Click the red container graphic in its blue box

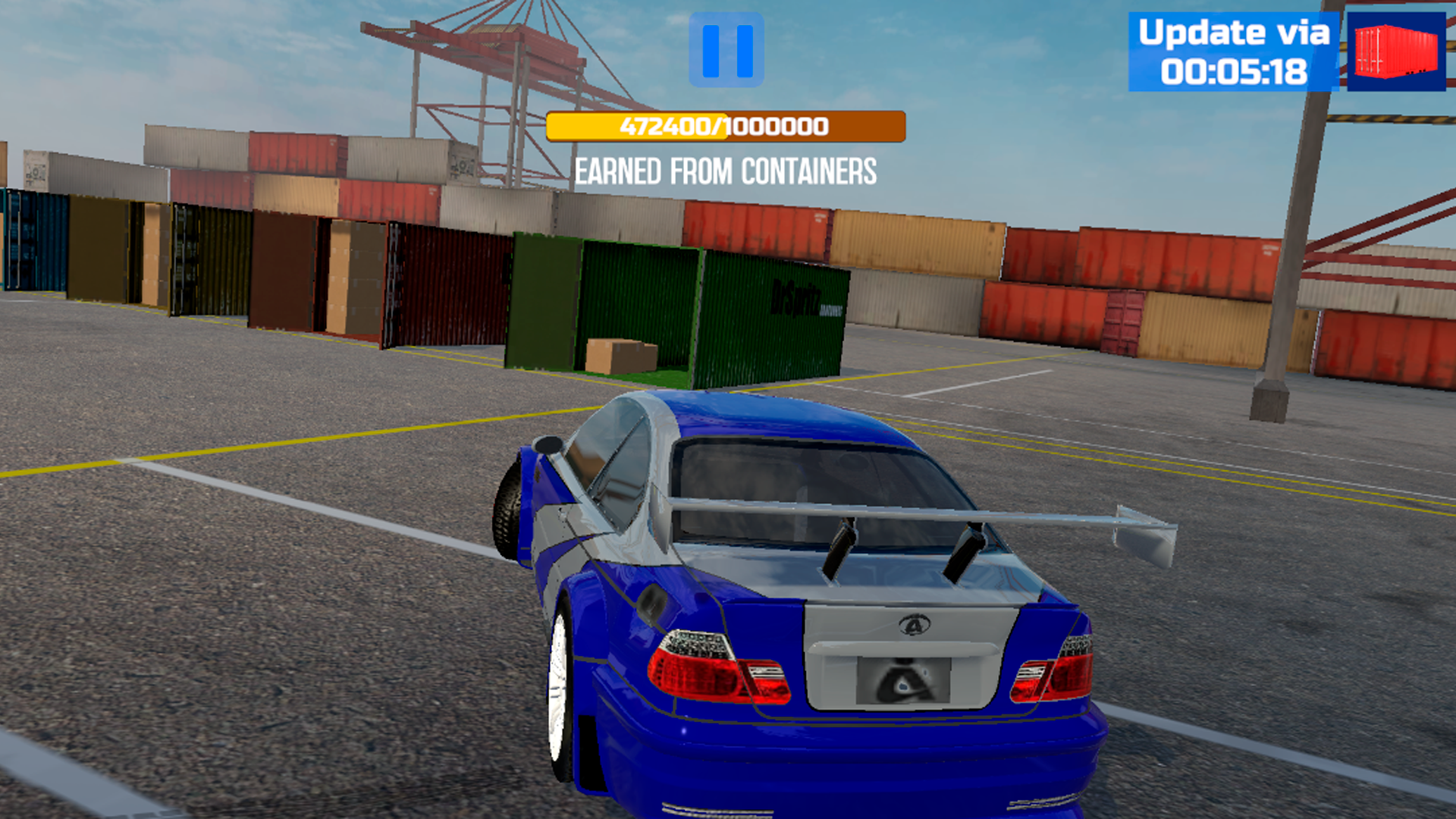pyautogui.click(x=1395, y=53)
